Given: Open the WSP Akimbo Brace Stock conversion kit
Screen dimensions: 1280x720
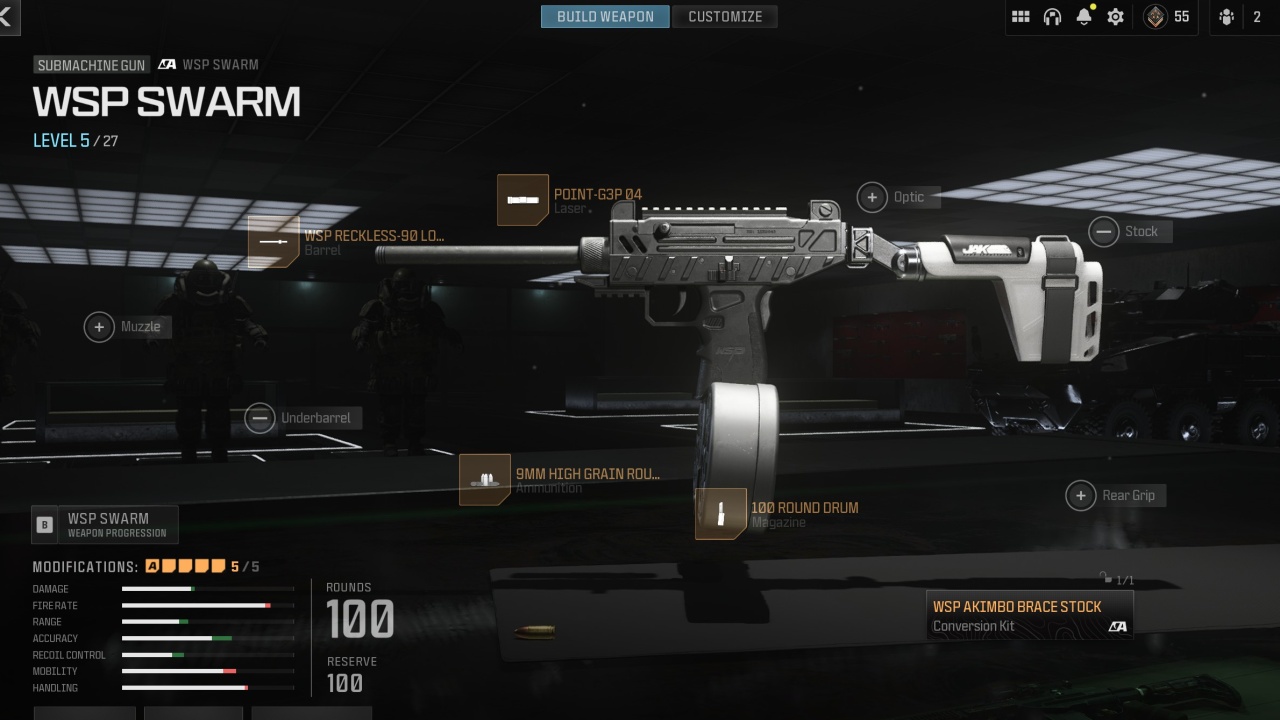Looking at the screenshot, I should [1030, 615].
